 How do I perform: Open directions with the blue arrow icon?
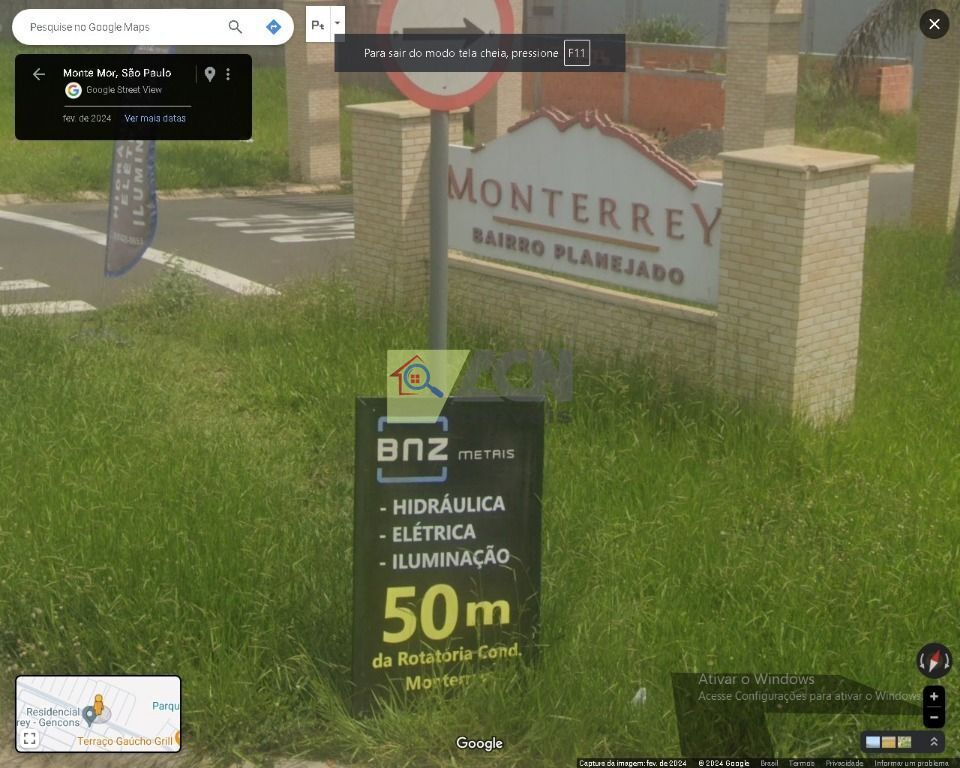click(273, 27)
